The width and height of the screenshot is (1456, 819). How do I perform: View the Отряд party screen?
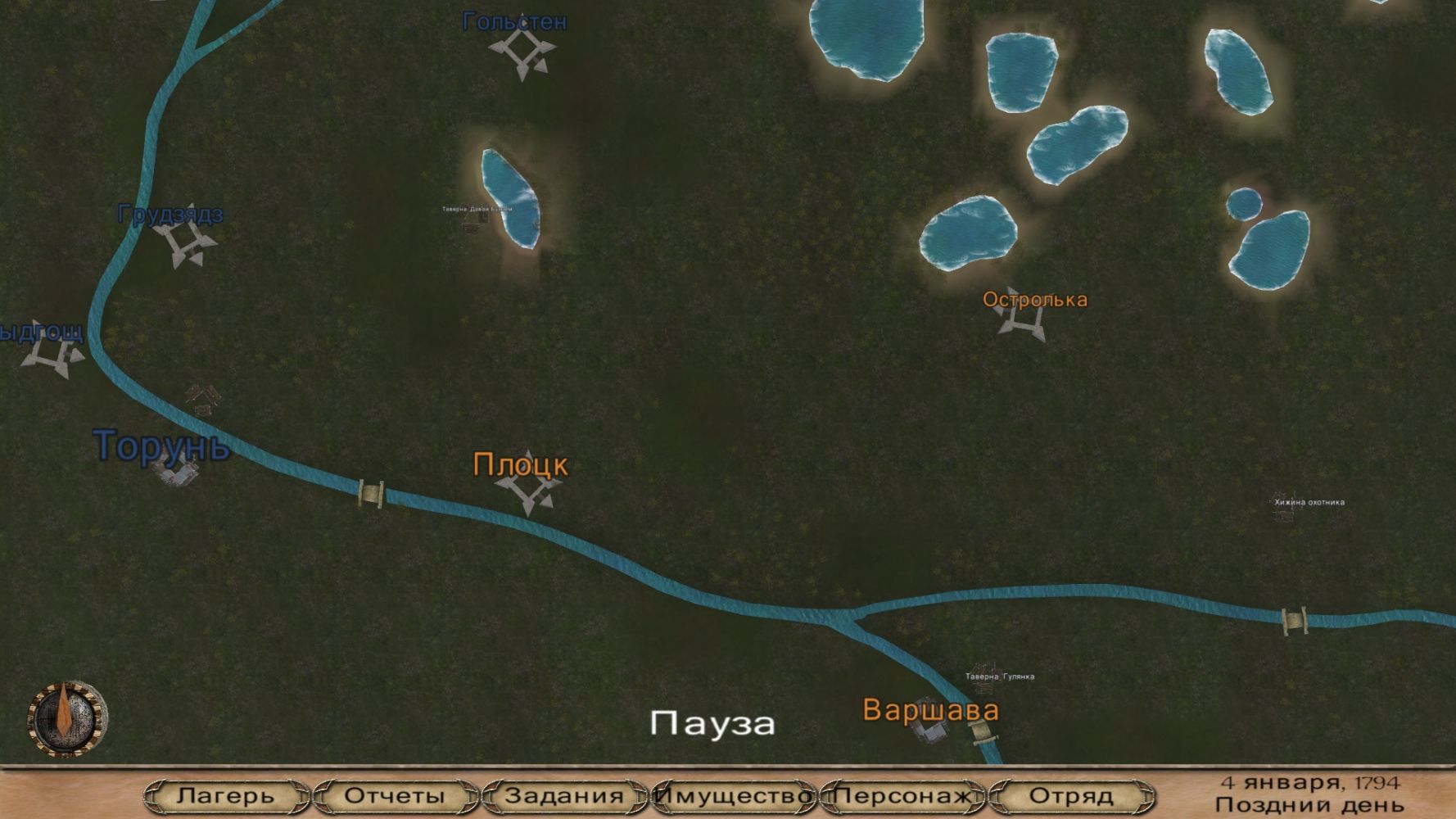(x=1071, y=795)
